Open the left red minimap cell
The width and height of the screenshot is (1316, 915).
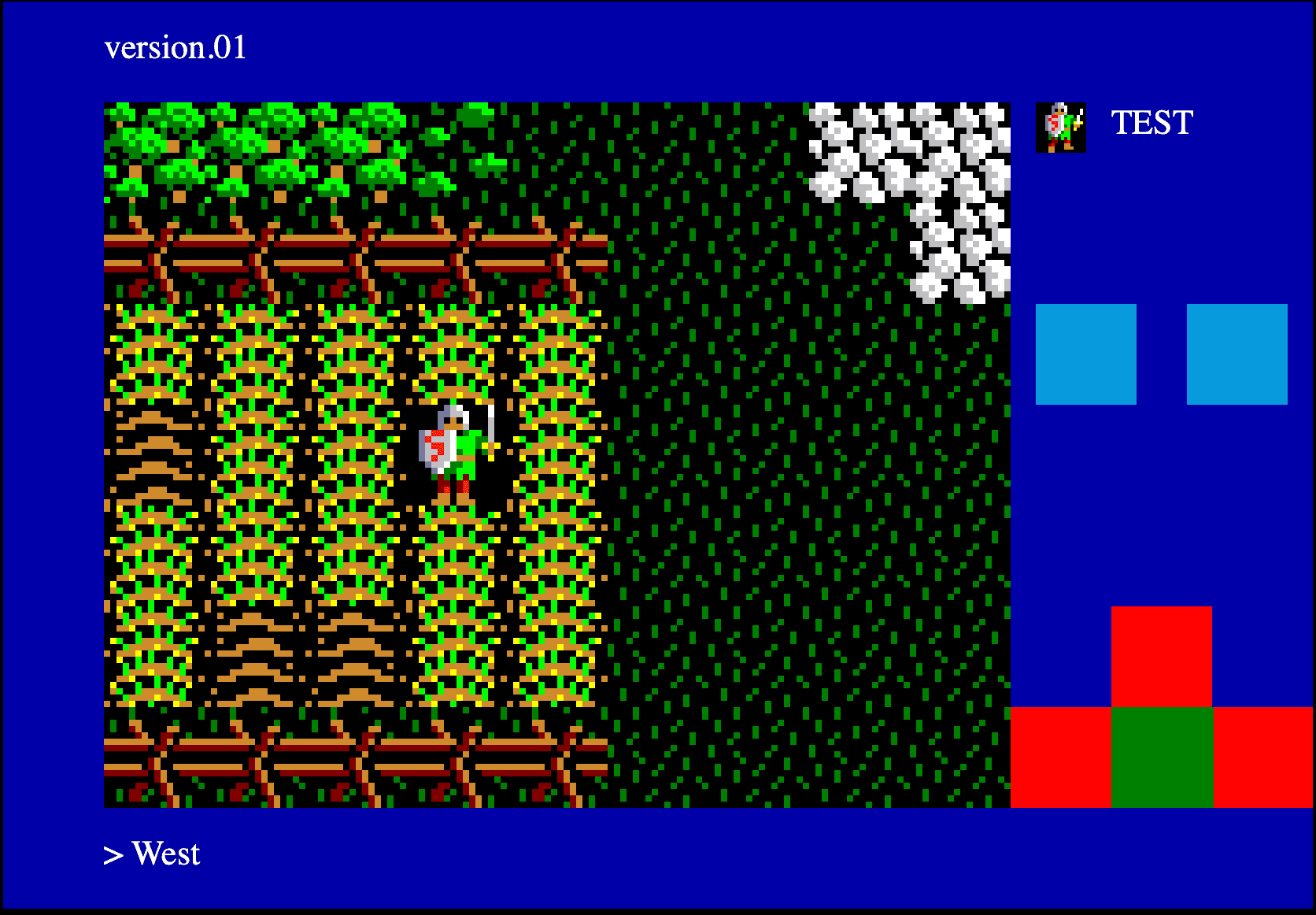tap(1063, 756)
